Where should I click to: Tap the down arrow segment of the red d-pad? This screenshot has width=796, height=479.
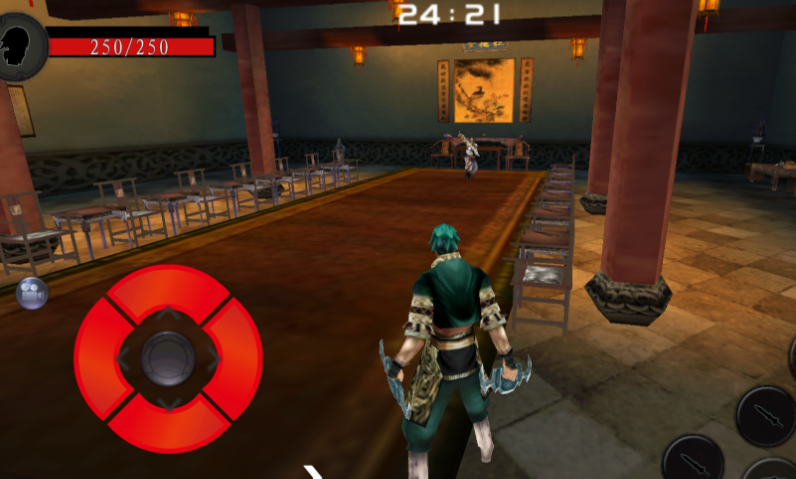tap(168, 426)
